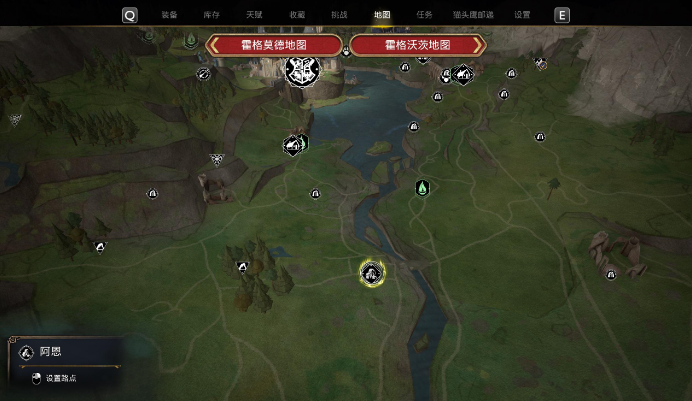Open the 霍格沃茨地图 Hogwarts map
This screenshot has width=692, height=401.
417,46
